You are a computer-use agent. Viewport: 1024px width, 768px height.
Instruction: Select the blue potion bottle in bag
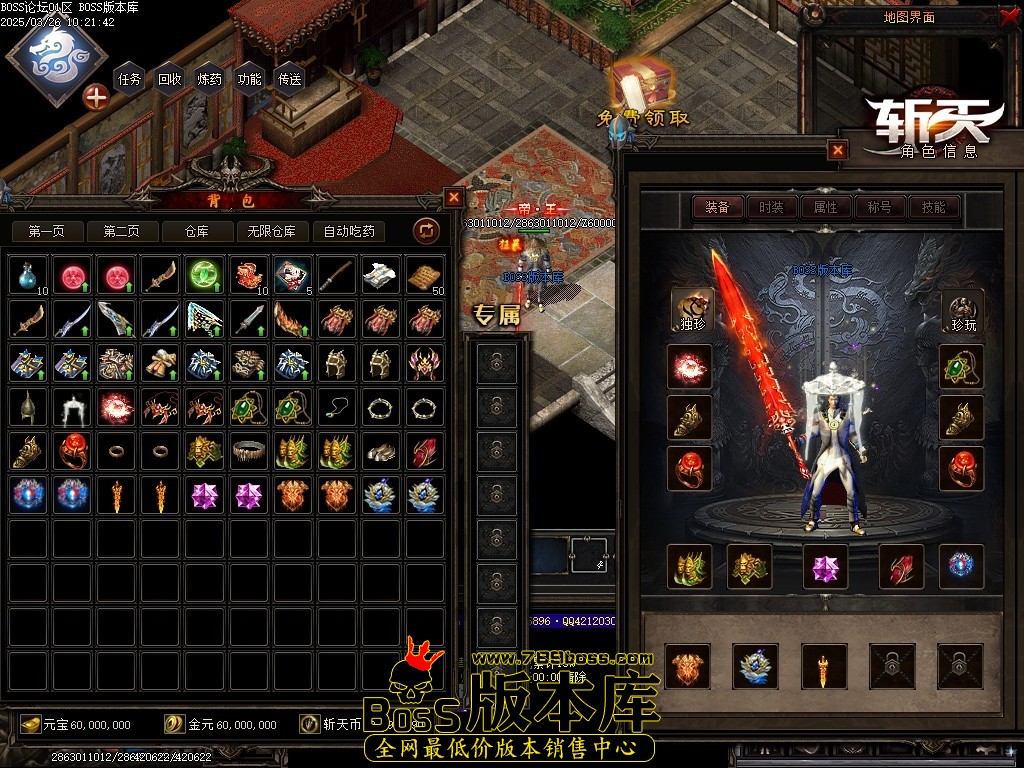pyautogui.click(x=29, y=275)
